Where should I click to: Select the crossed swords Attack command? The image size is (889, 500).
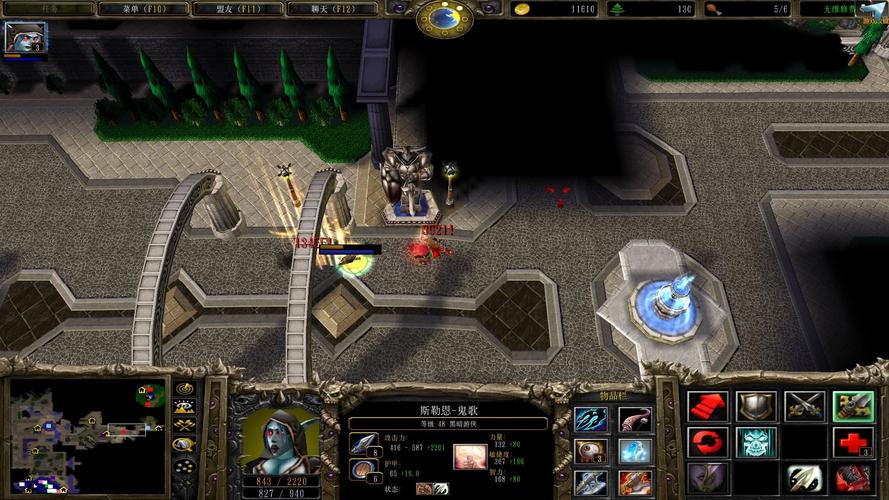click(804, 406)
